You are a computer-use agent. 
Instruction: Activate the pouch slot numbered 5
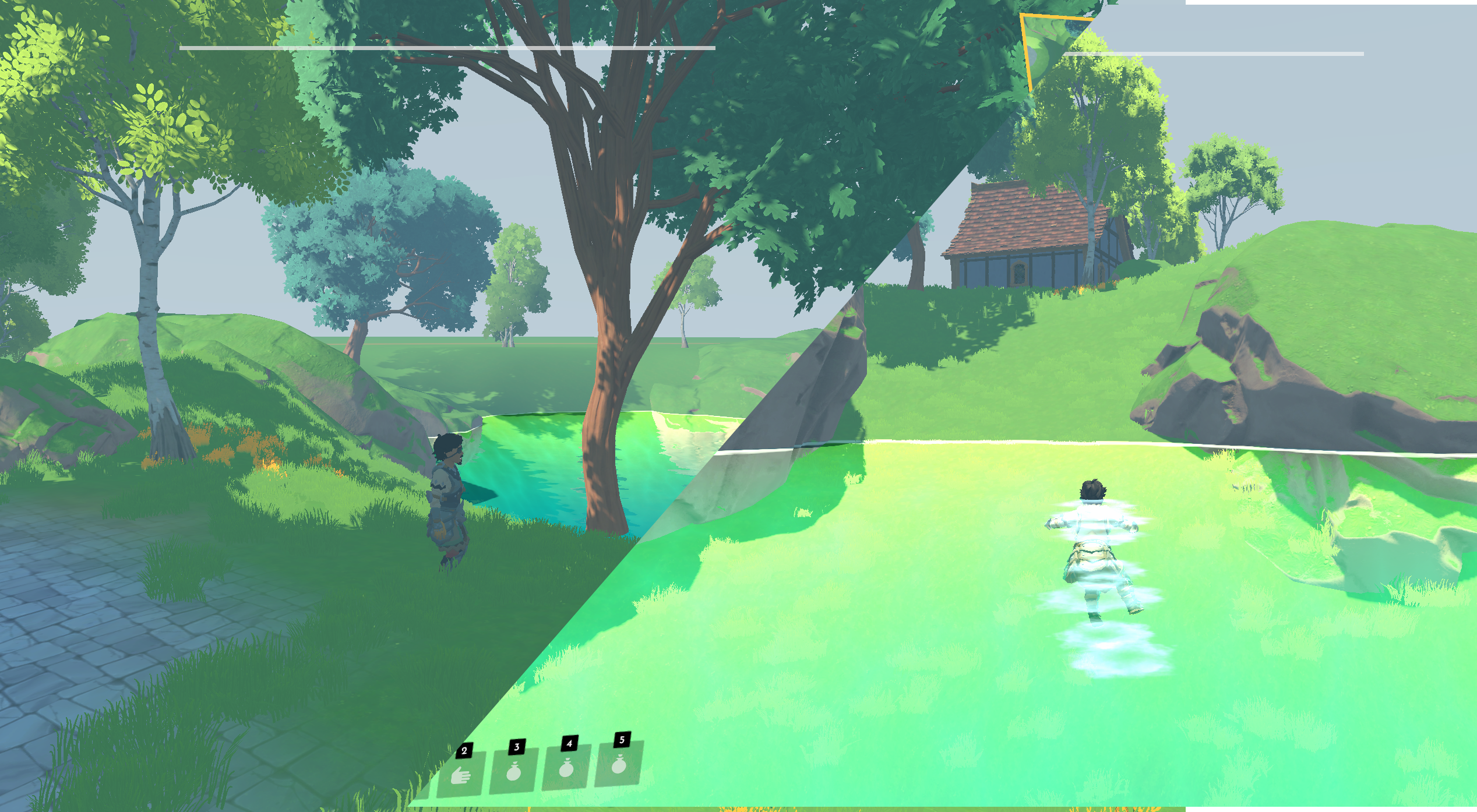pos(619,764)
